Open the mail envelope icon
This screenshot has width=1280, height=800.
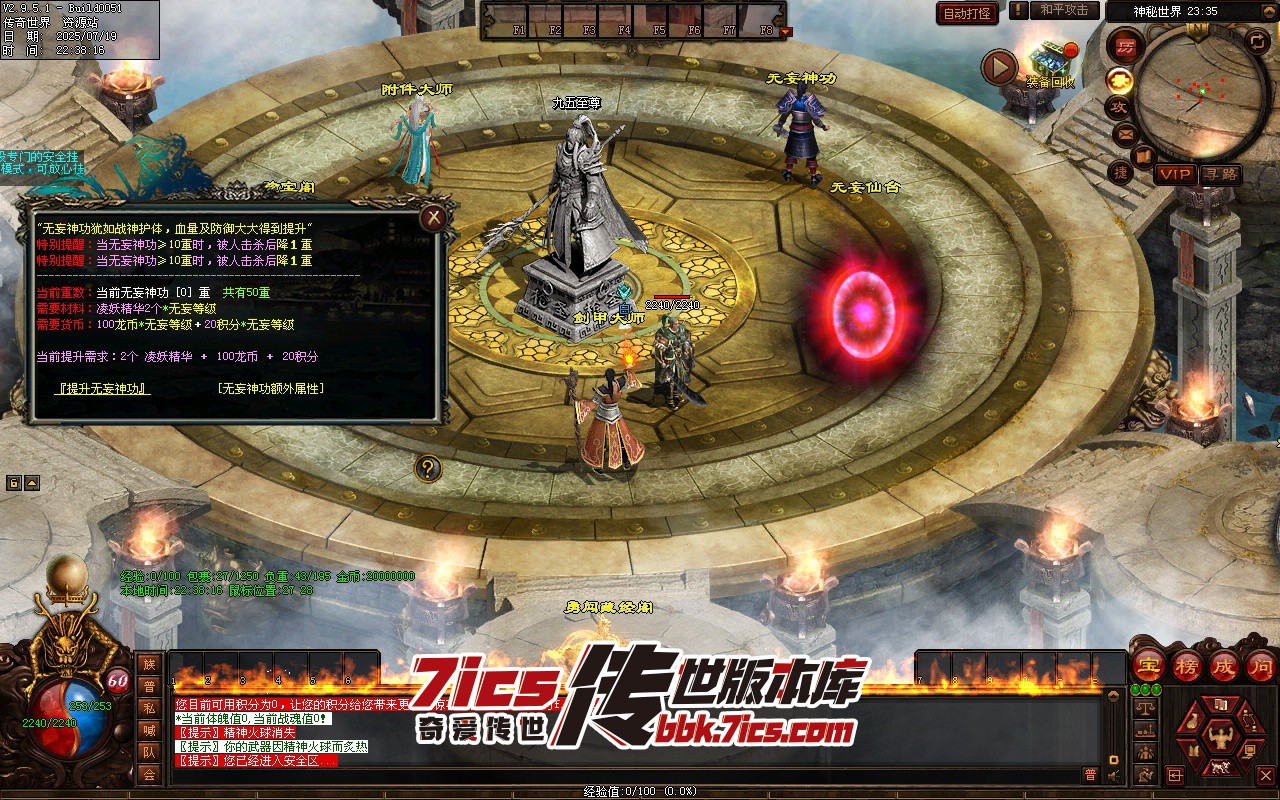1125,133
